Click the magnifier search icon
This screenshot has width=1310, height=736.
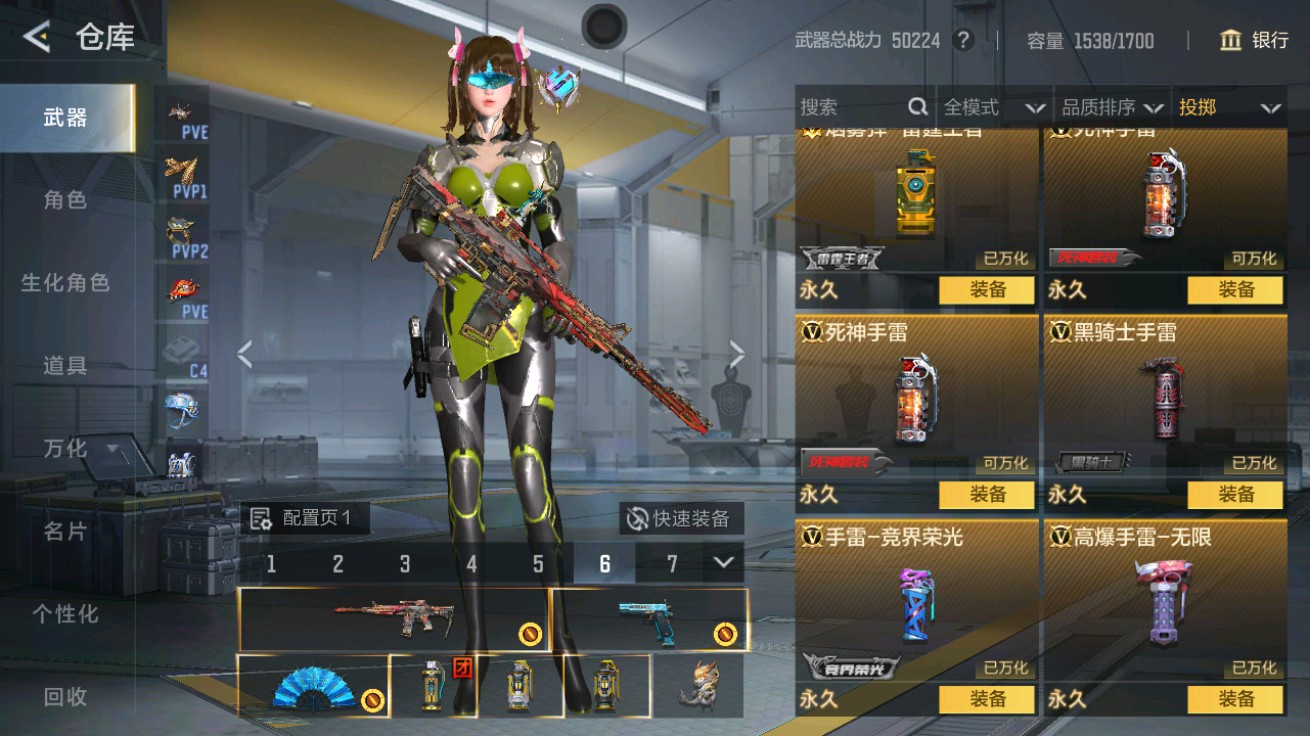point(917,105)
